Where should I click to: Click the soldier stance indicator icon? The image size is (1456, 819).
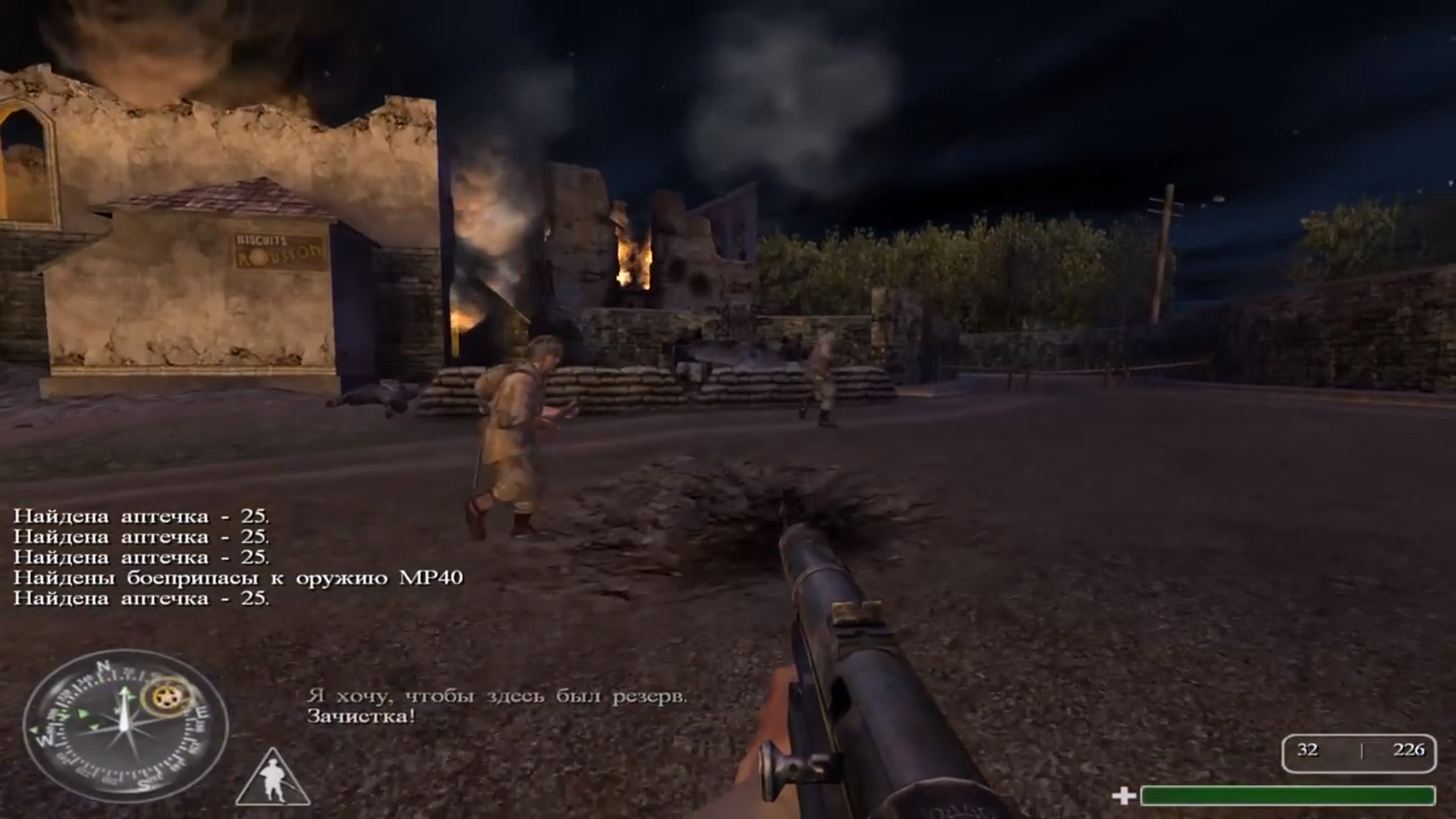coord(273,779)
